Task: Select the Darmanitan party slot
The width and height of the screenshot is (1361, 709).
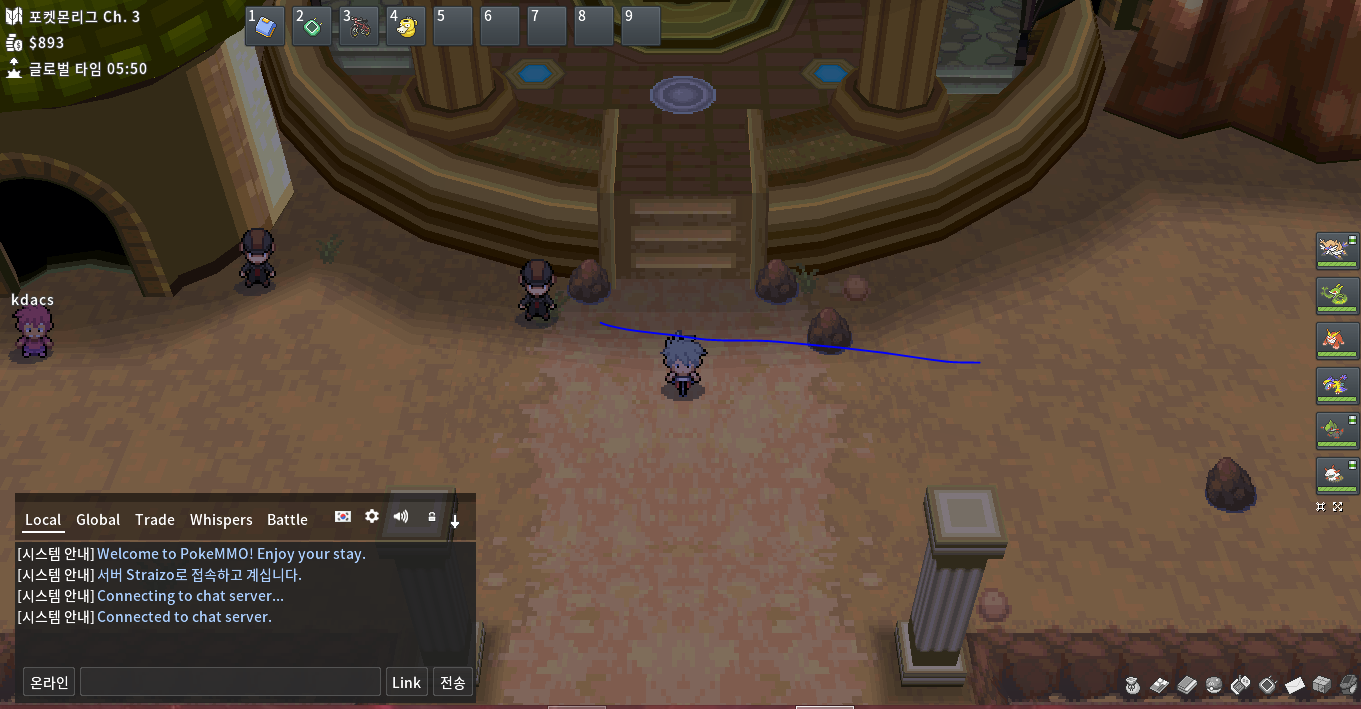Action: point(1337,340)
